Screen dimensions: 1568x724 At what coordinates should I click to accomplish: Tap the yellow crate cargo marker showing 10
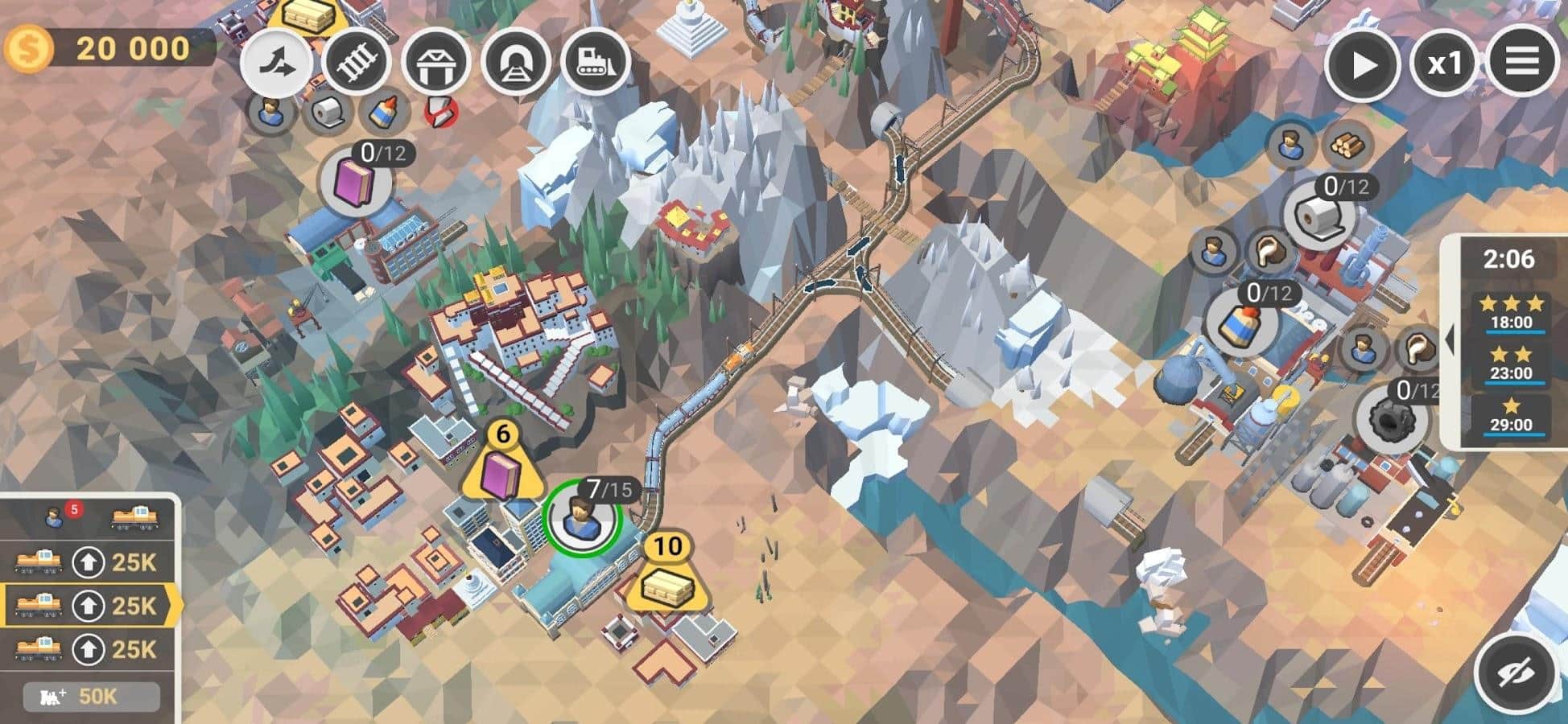667,582
